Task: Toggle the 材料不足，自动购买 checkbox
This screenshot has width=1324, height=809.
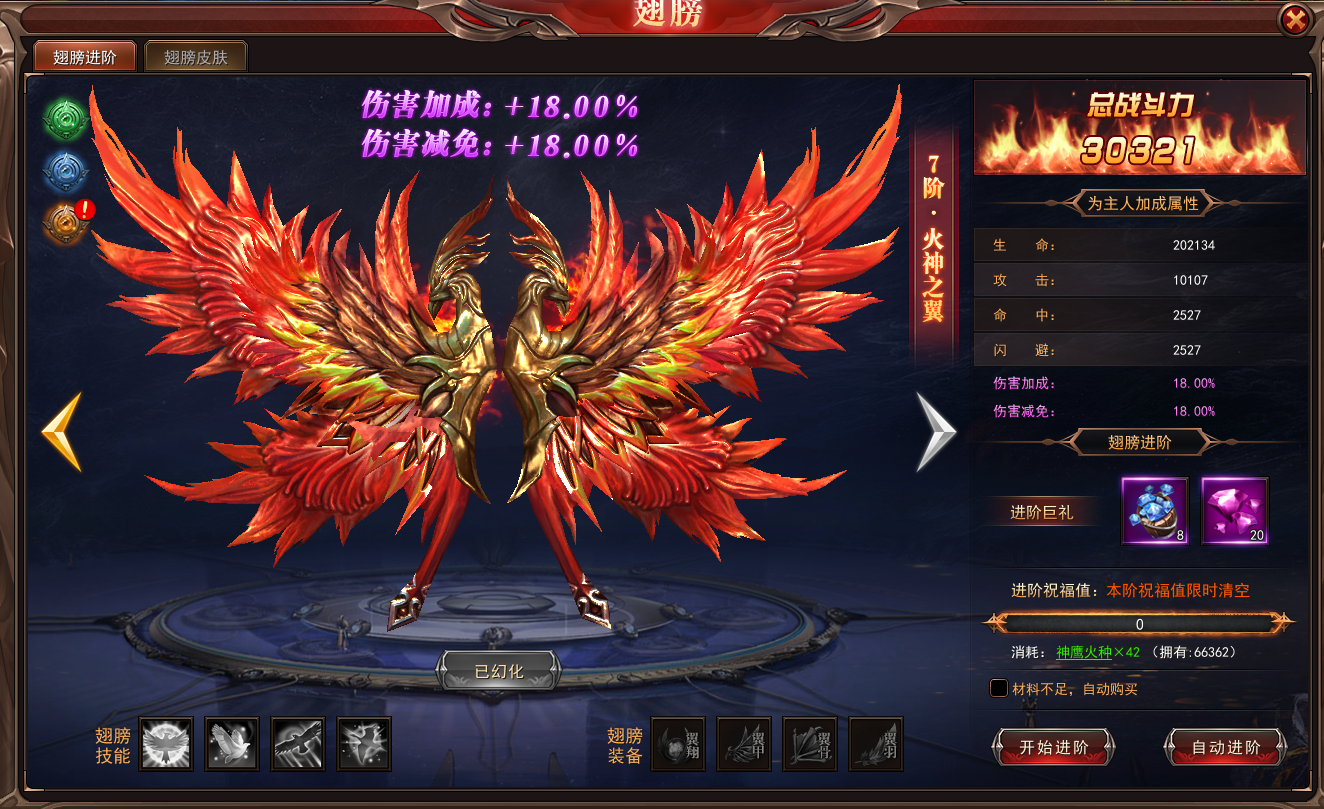Action: pyautogui.click(x=999, y=688)
